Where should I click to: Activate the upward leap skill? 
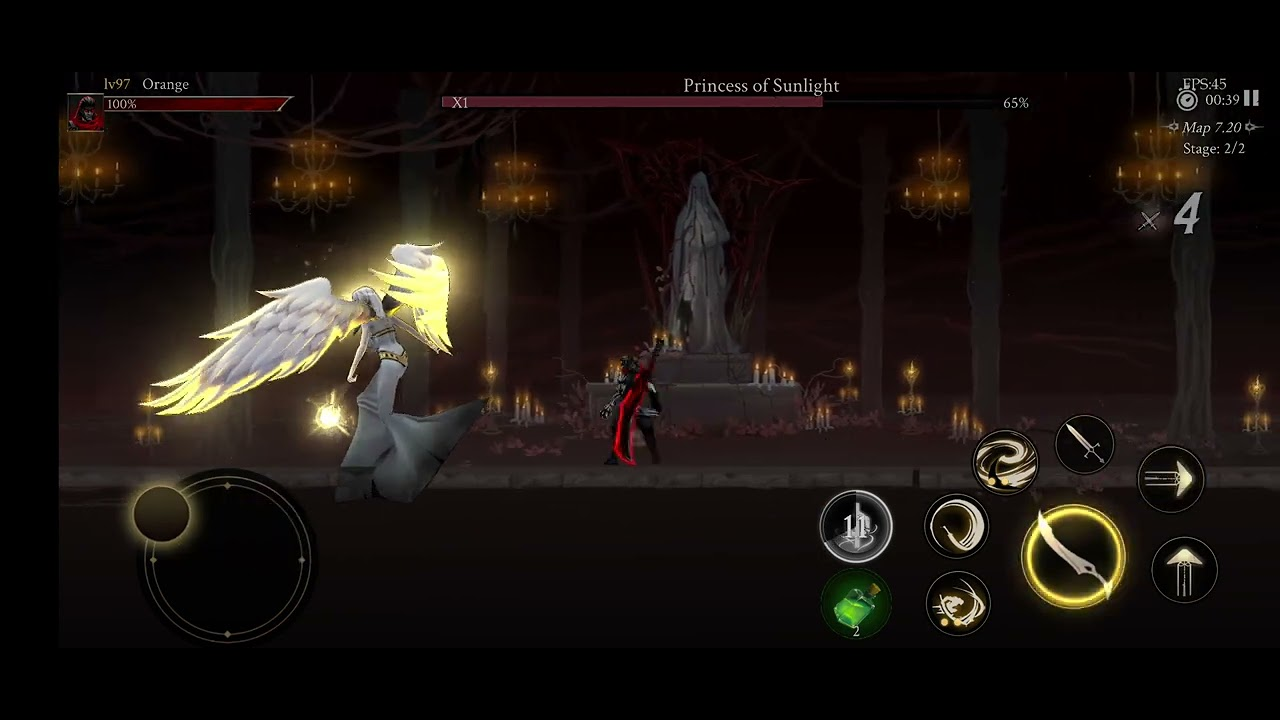(x=1185, y=570)
